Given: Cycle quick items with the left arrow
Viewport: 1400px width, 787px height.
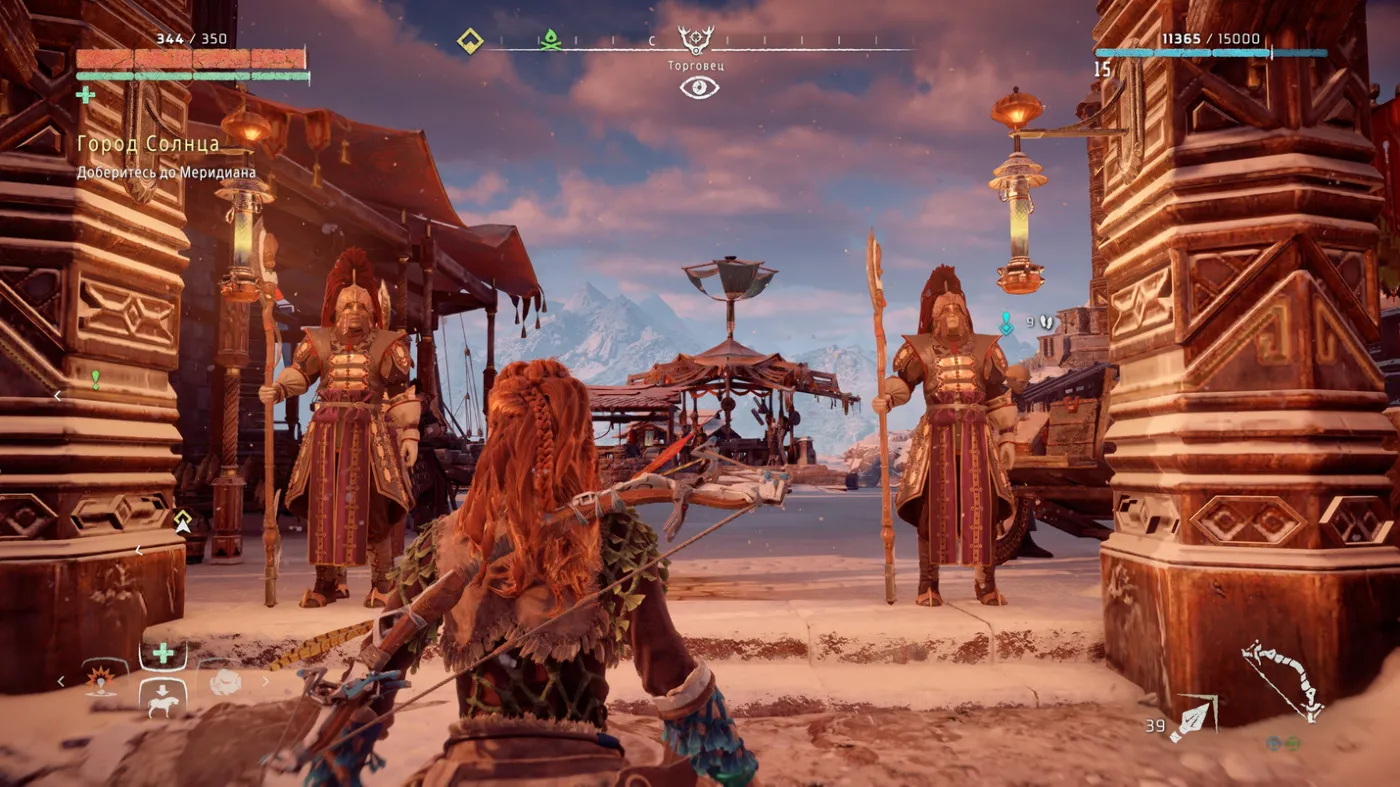Looking at the screenshot, I should coord(61,682).
